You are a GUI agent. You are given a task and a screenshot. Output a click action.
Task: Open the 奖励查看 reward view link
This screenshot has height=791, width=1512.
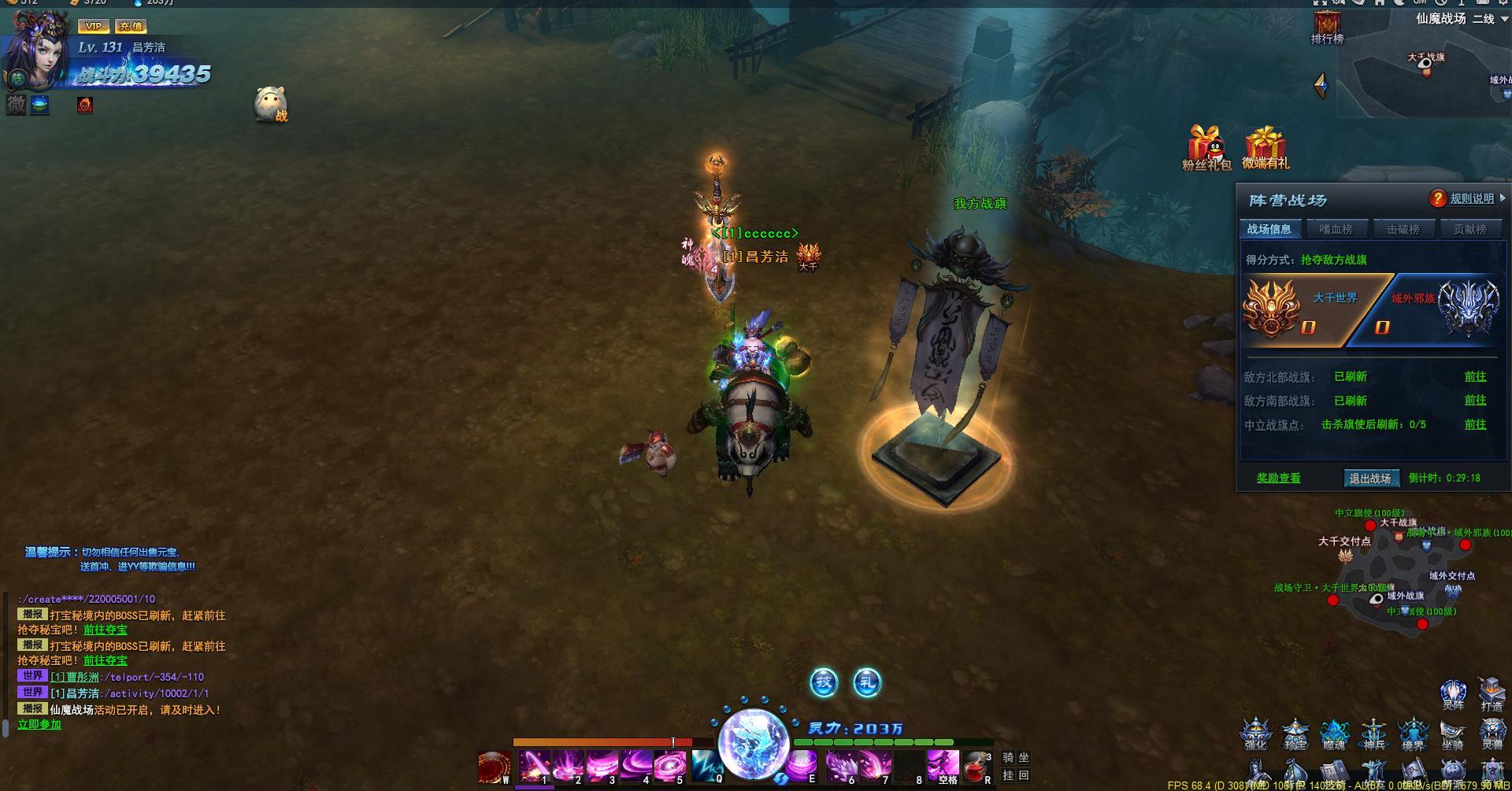click(x=1278, y=478)
